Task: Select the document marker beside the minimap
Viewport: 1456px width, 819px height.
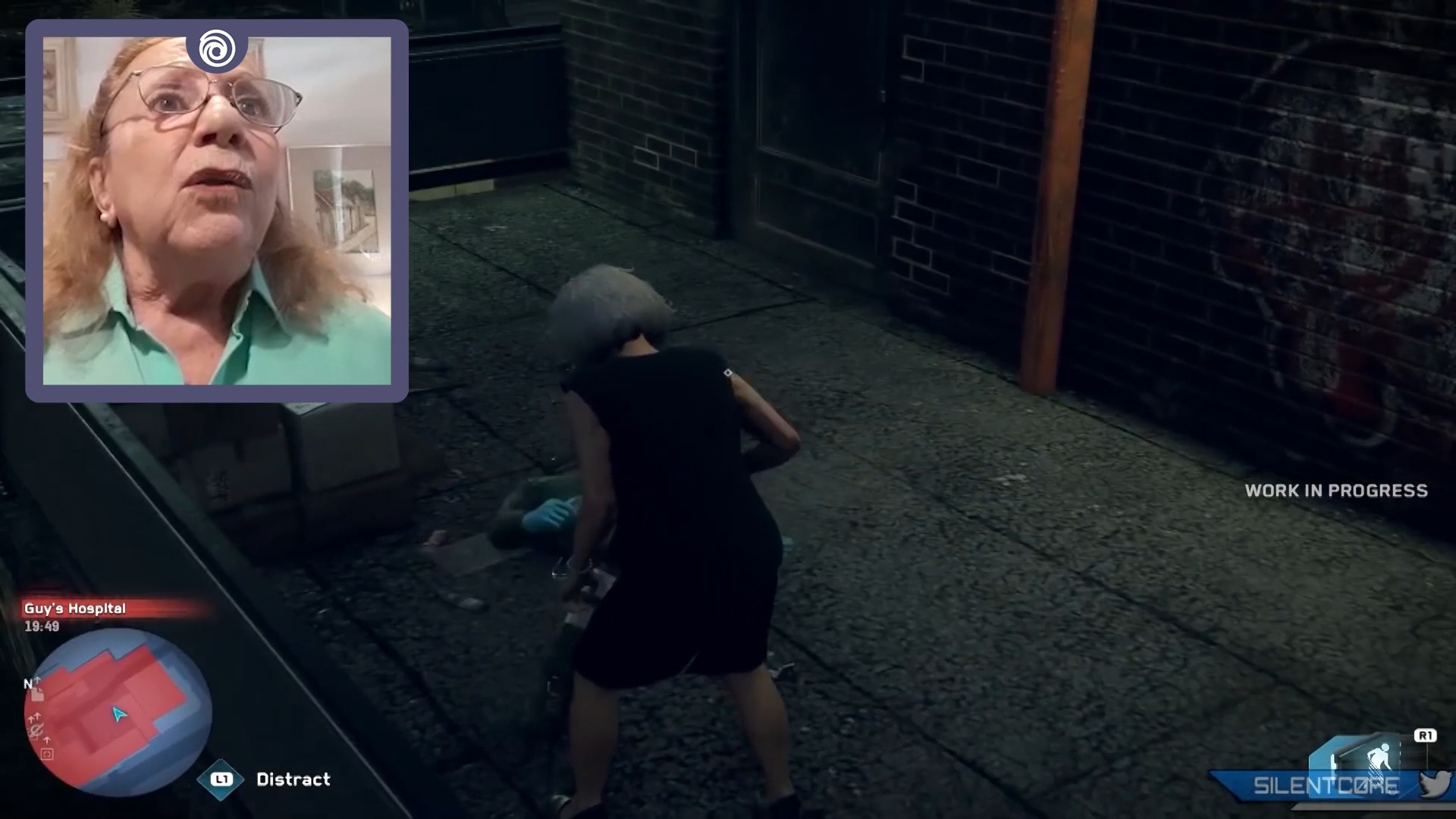Action: [38, 694]
